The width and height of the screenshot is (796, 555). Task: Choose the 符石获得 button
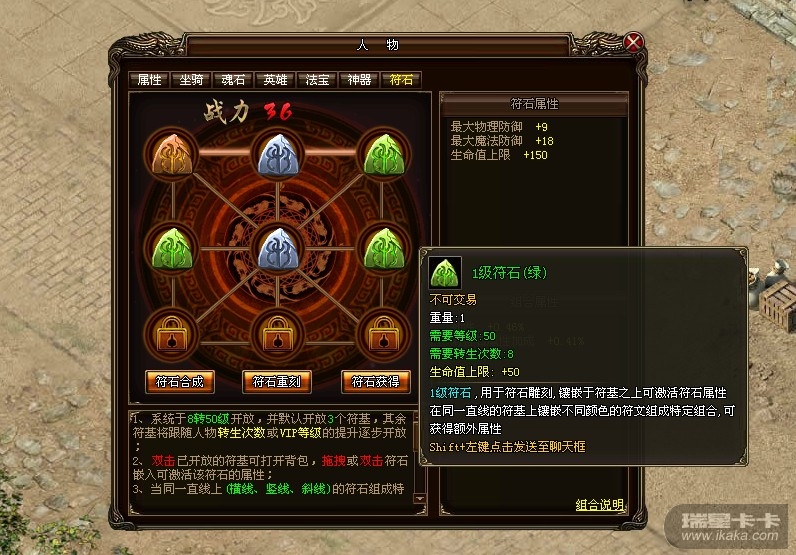click(376, 381)
